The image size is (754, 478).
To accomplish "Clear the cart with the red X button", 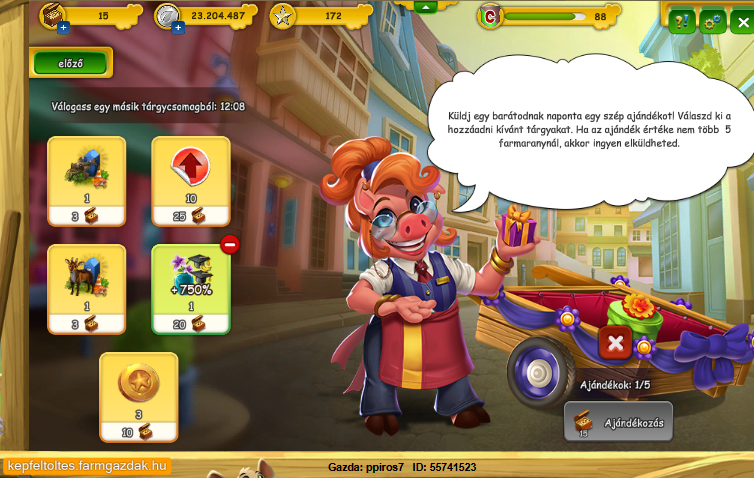I will [614, 344].
